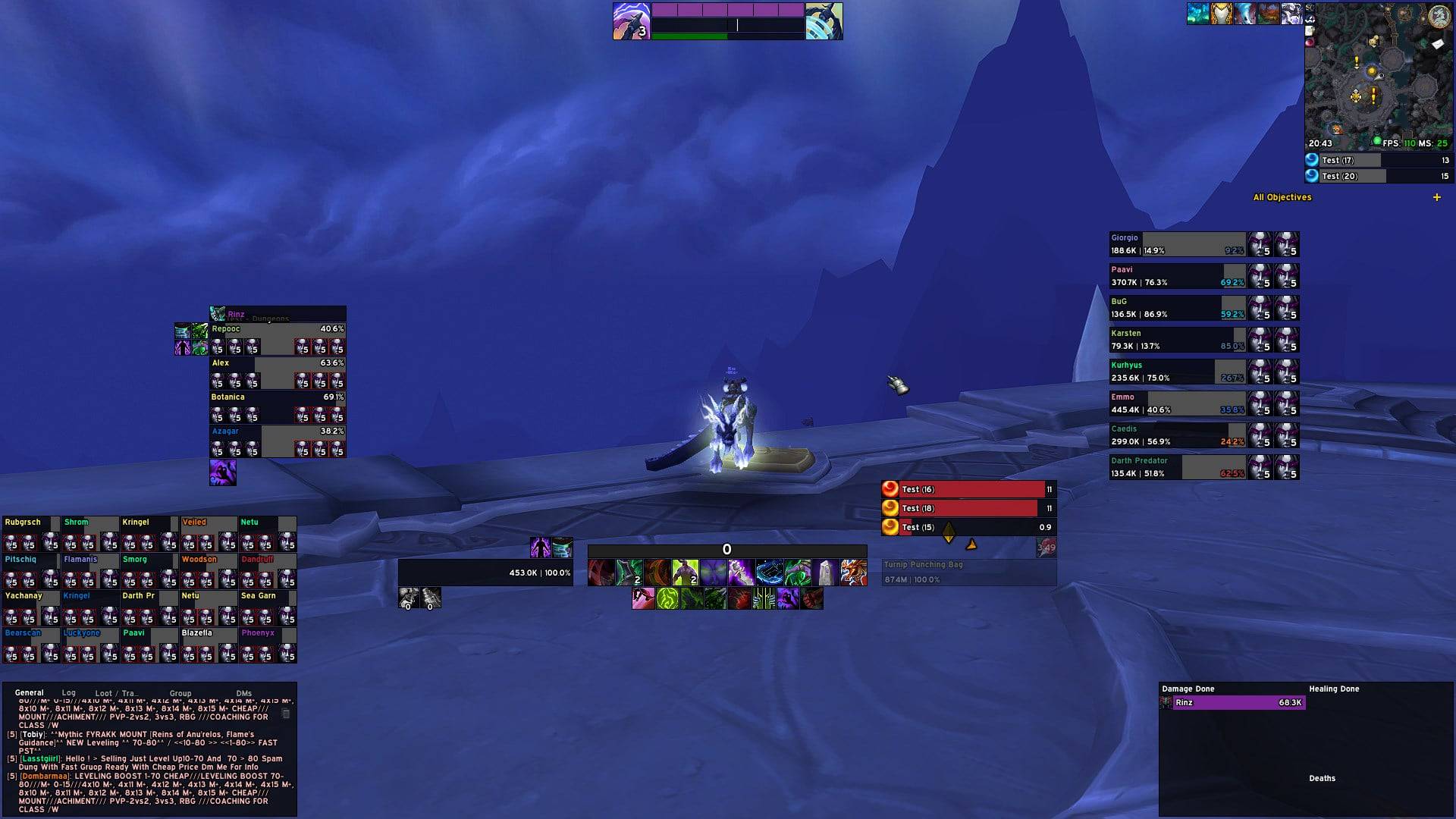Select the DMs chat tab
1456x819 pixels.
pyautogui.click(x=243, y=693)
